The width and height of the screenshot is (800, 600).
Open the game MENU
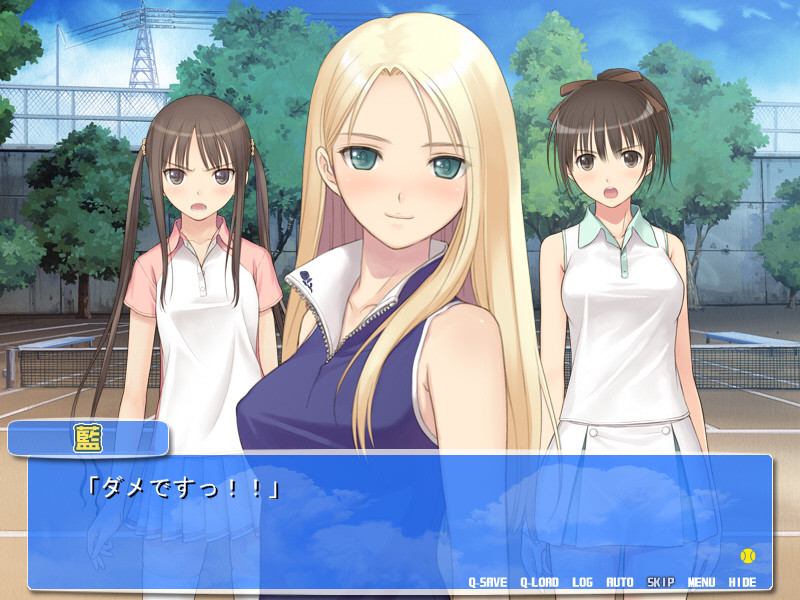point(701,581)
